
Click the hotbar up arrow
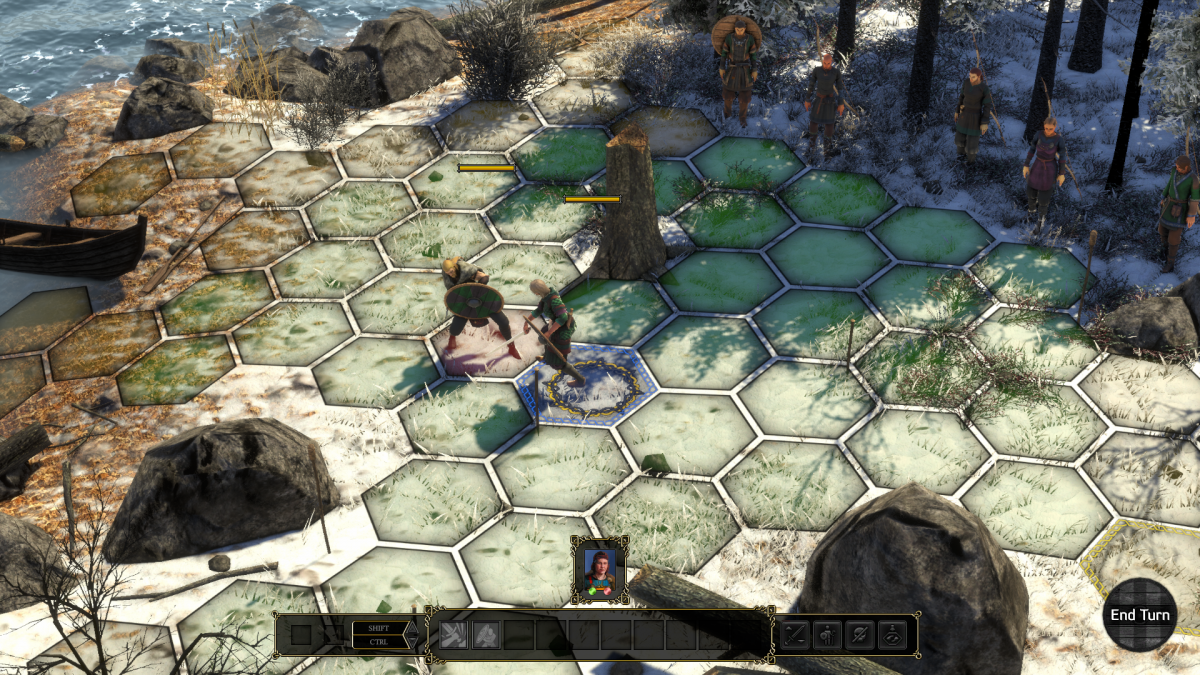tap(410, 627)
